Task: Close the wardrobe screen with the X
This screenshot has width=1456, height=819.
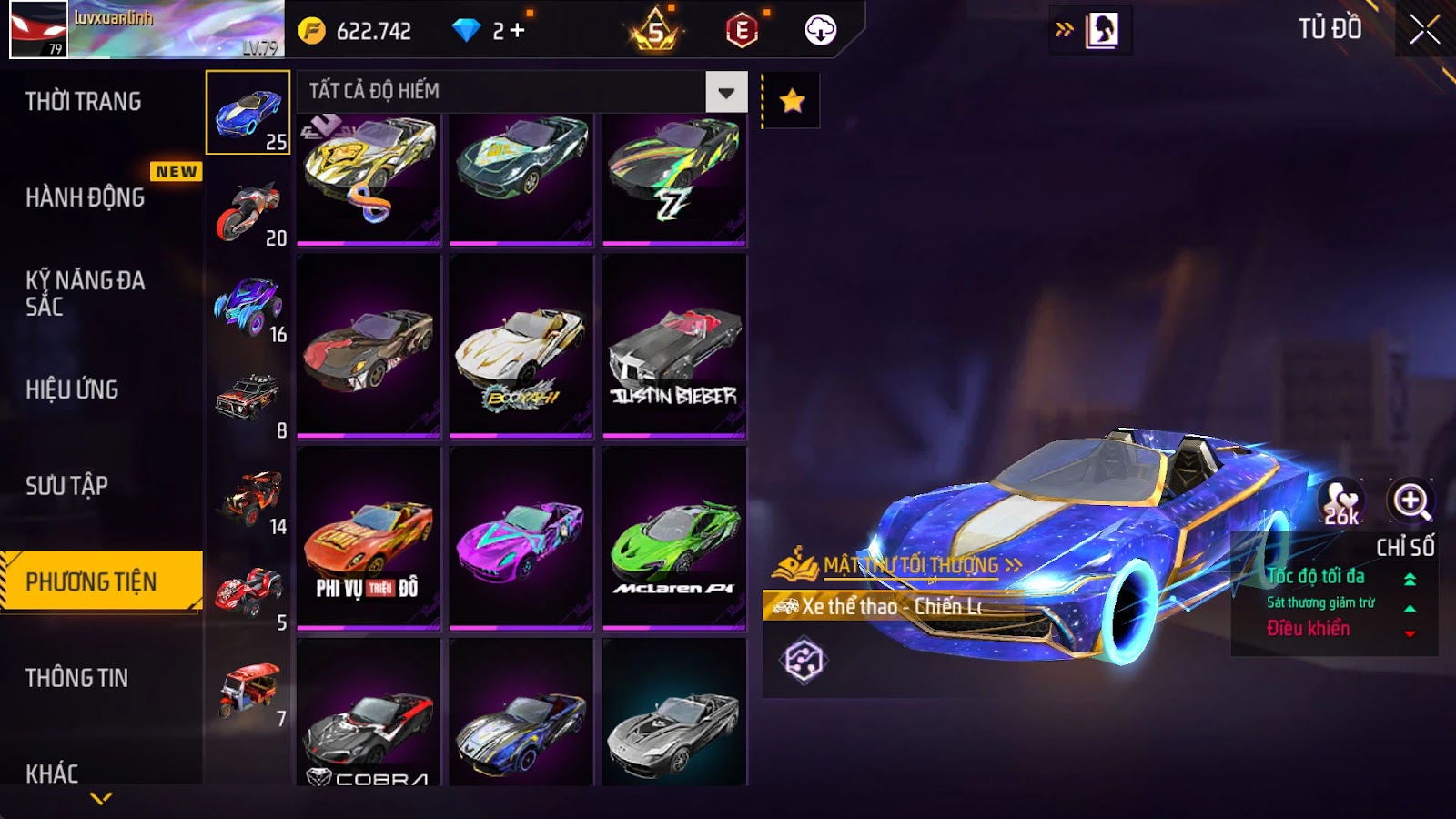Action: (1424, 30)
